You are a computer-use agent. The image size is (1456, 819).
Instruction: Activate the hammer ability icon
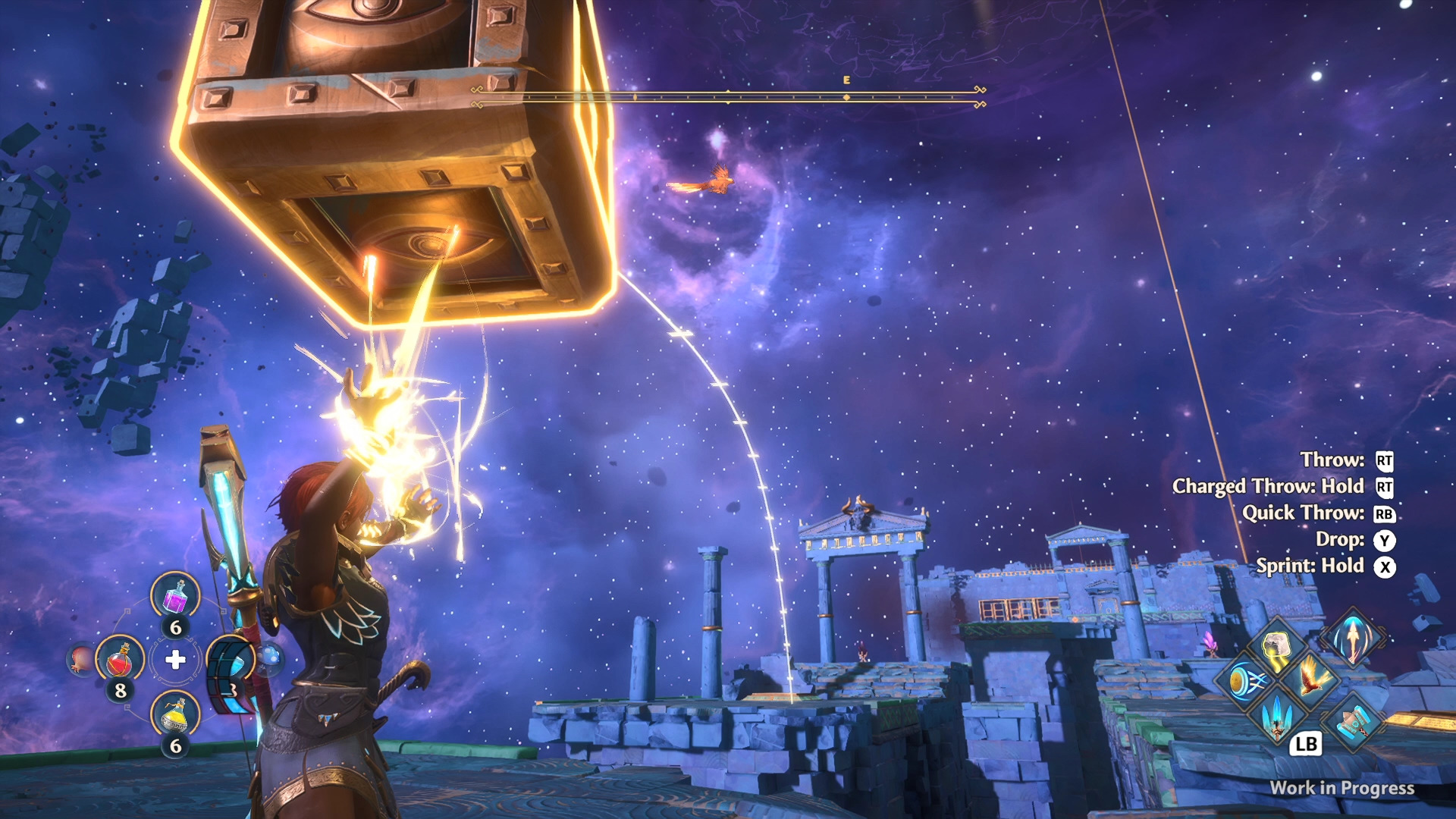[1354, 721]
